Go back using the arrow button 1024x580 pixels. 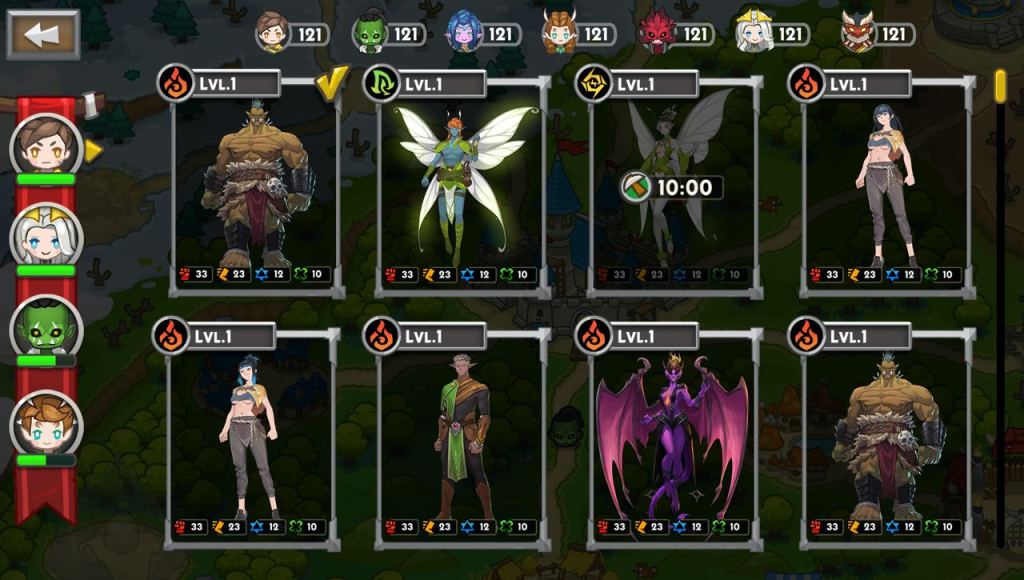pyautogui.click(x=43, y=34)
